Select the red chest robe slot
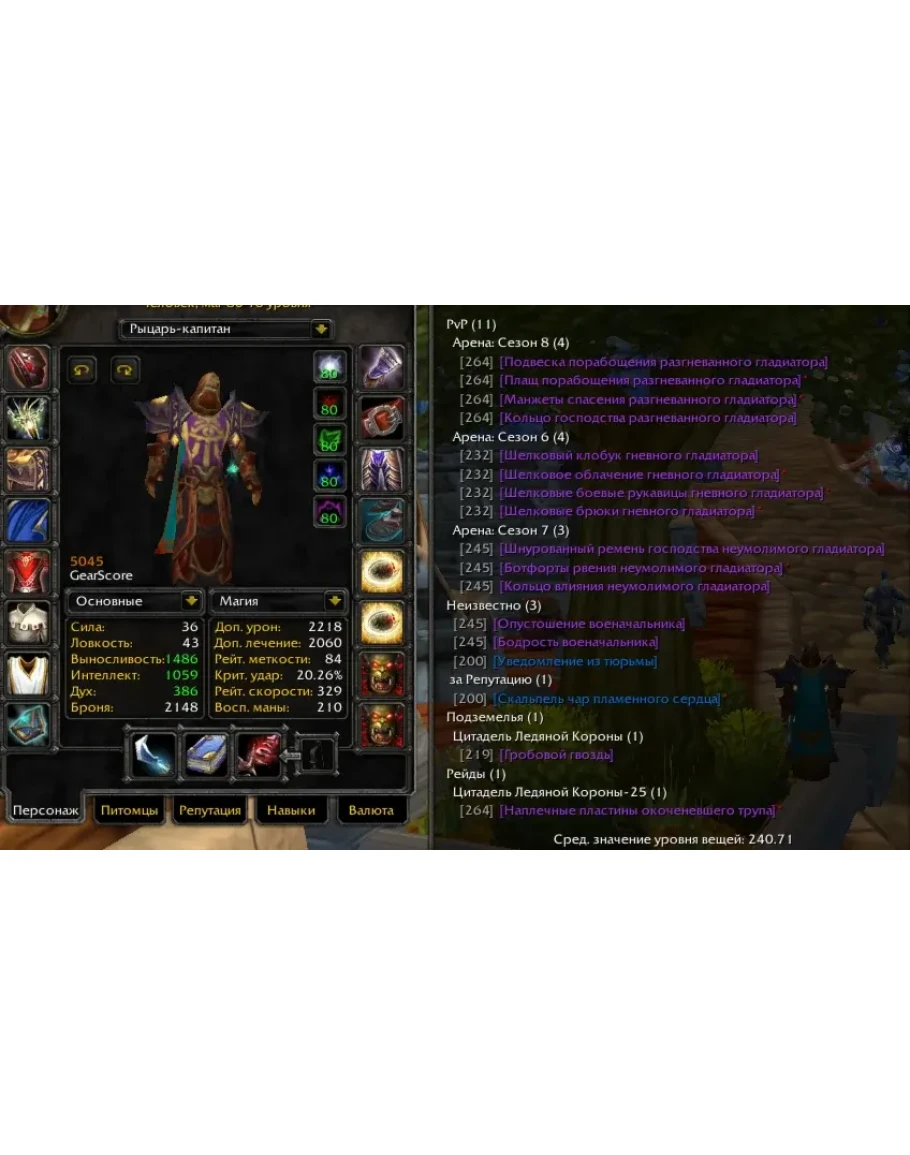 click(28, 572)
